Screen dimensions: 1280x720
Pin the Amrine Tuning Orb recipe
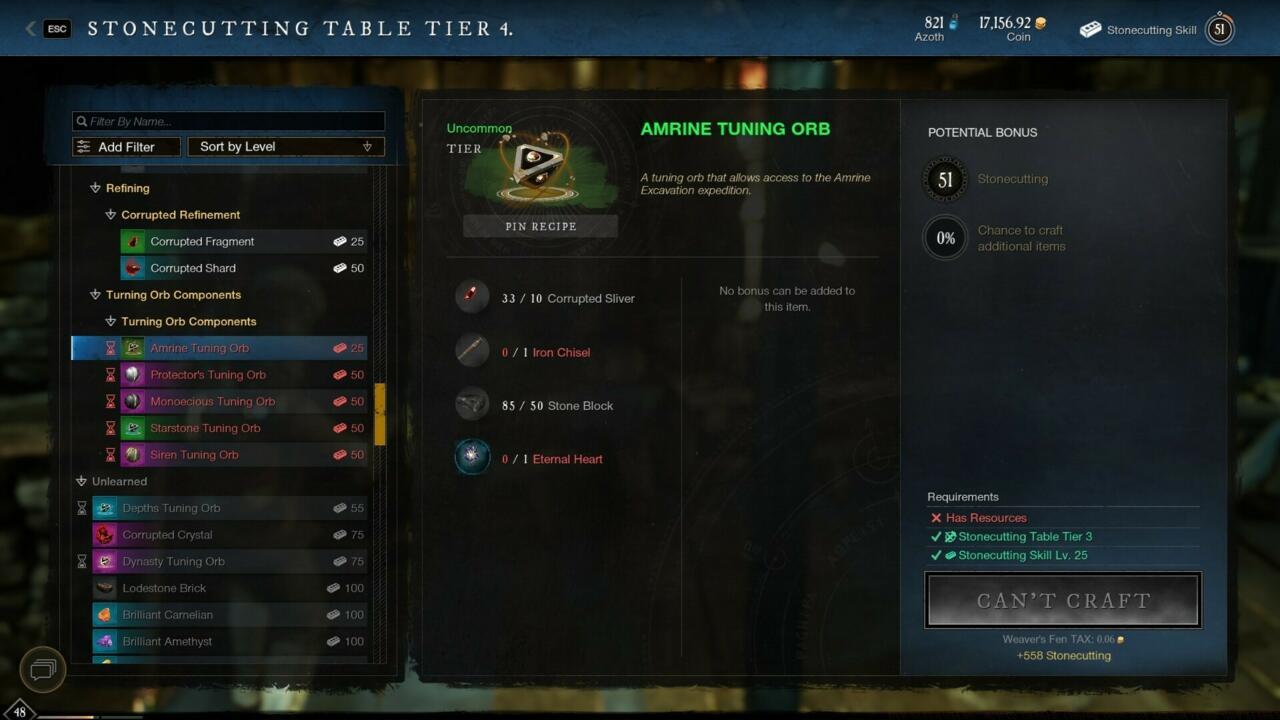(x=540, y=227)
